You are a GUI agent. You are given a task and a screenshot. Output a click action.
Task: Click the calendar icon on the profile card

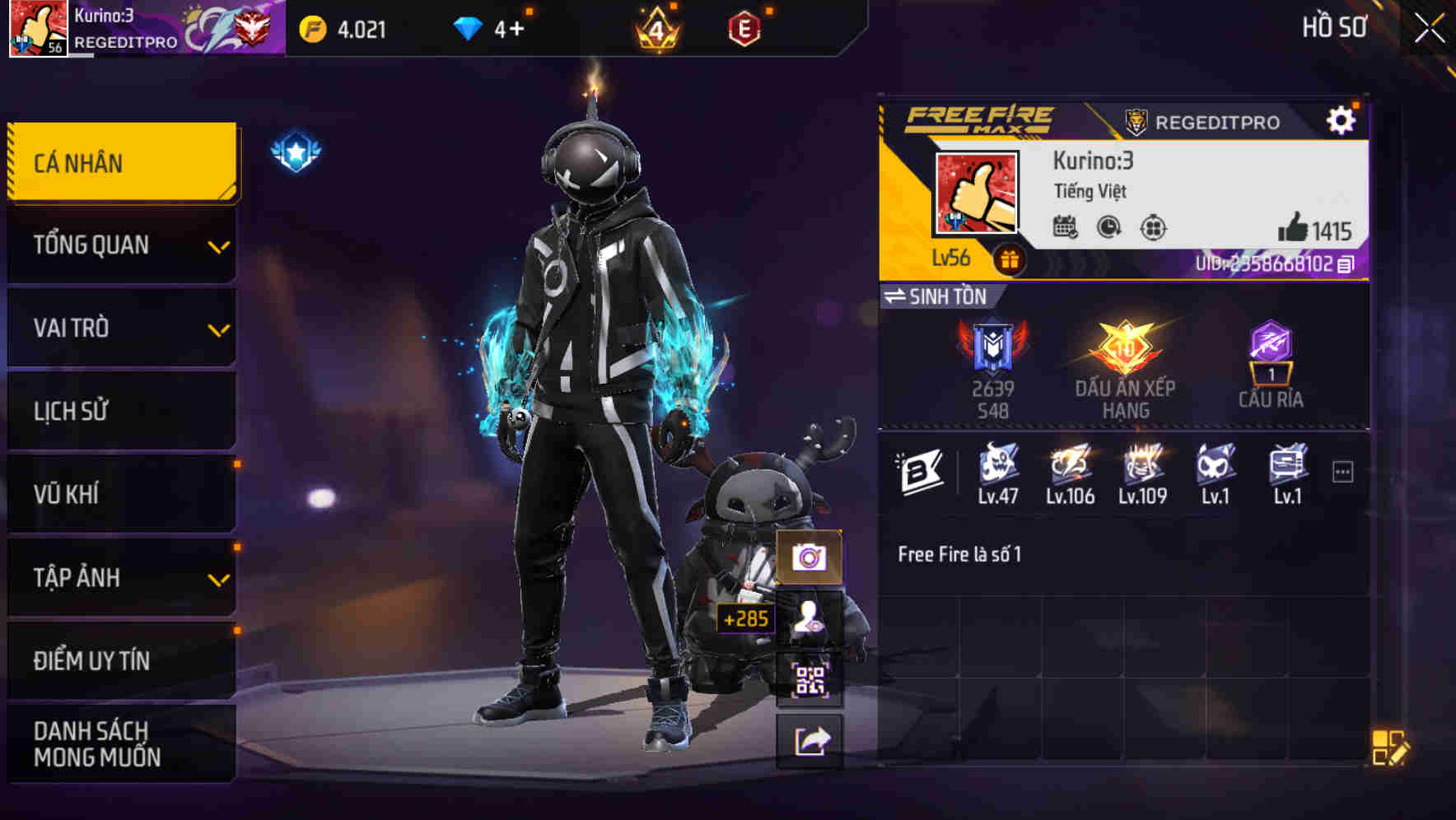[x=1066, y=228]
